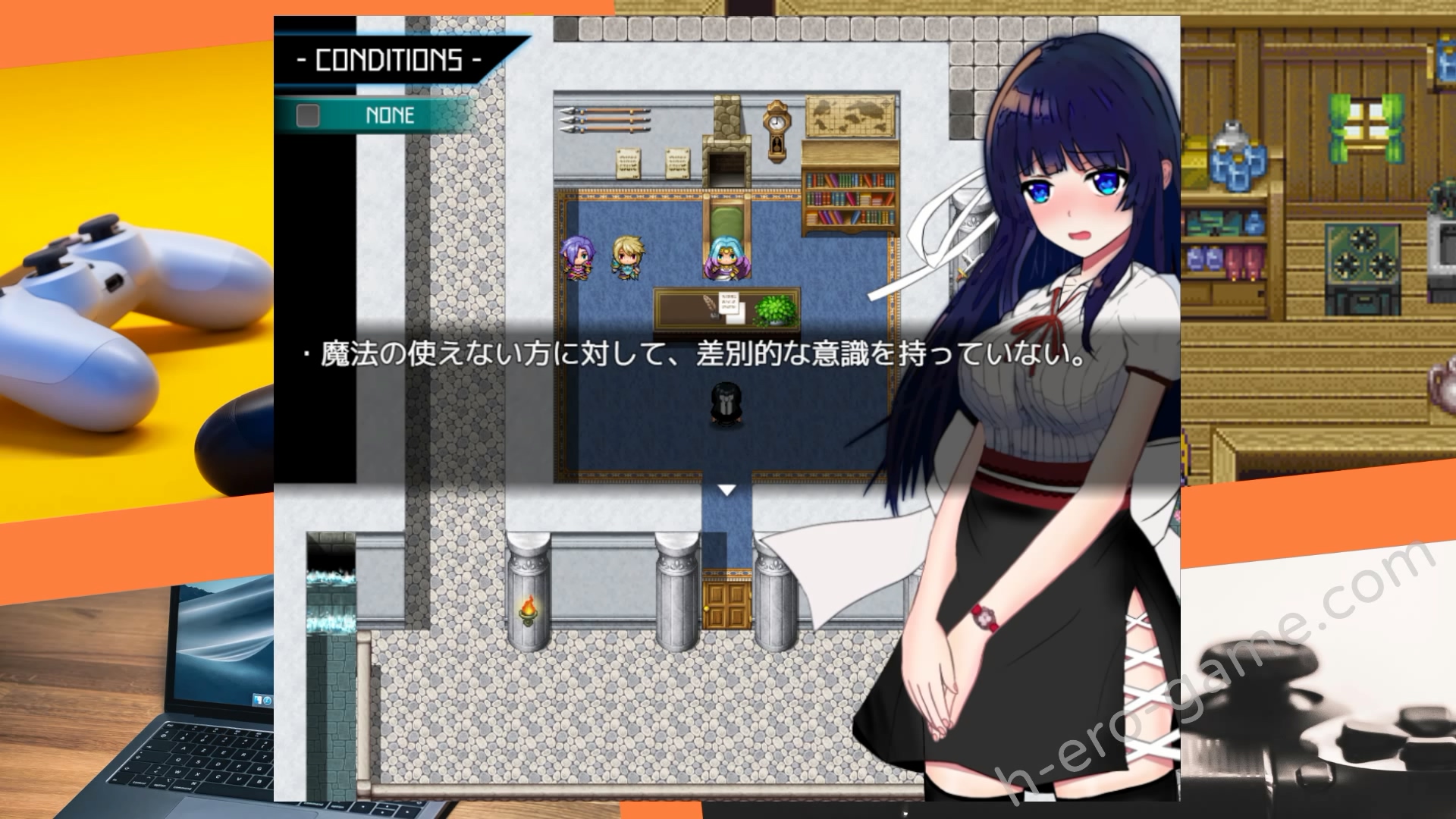Toggle the empty square next to NONE

coord(306,115)
